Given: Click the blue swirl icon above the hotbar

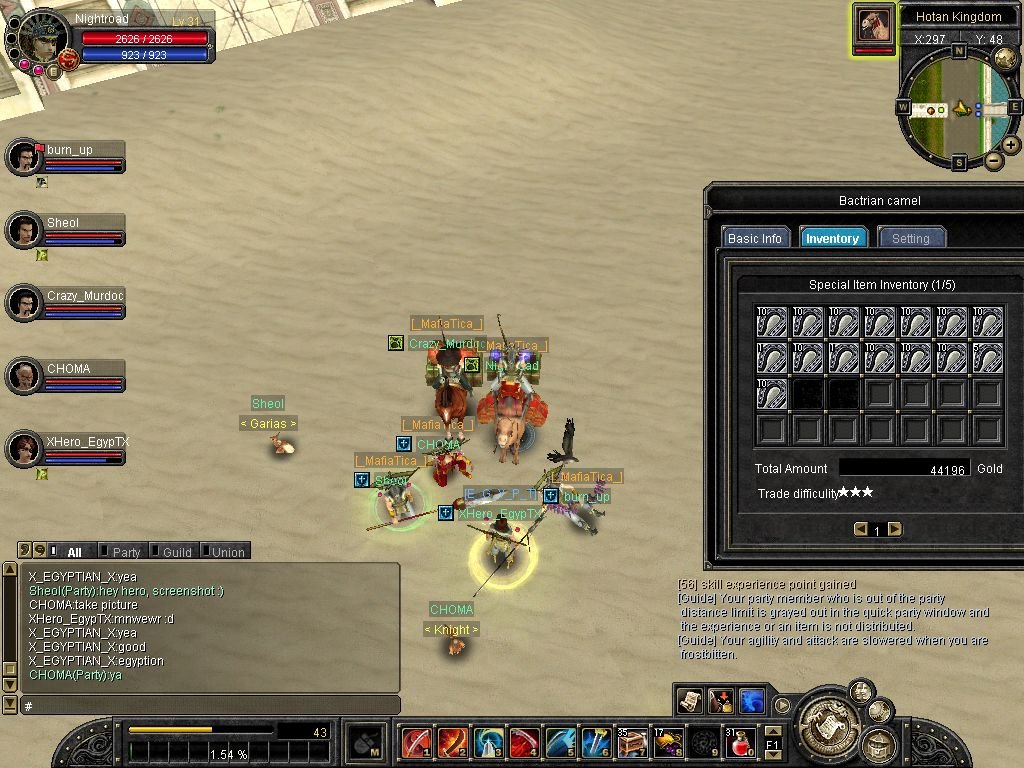Looking at the screenshot, I should tap(751, 700).
